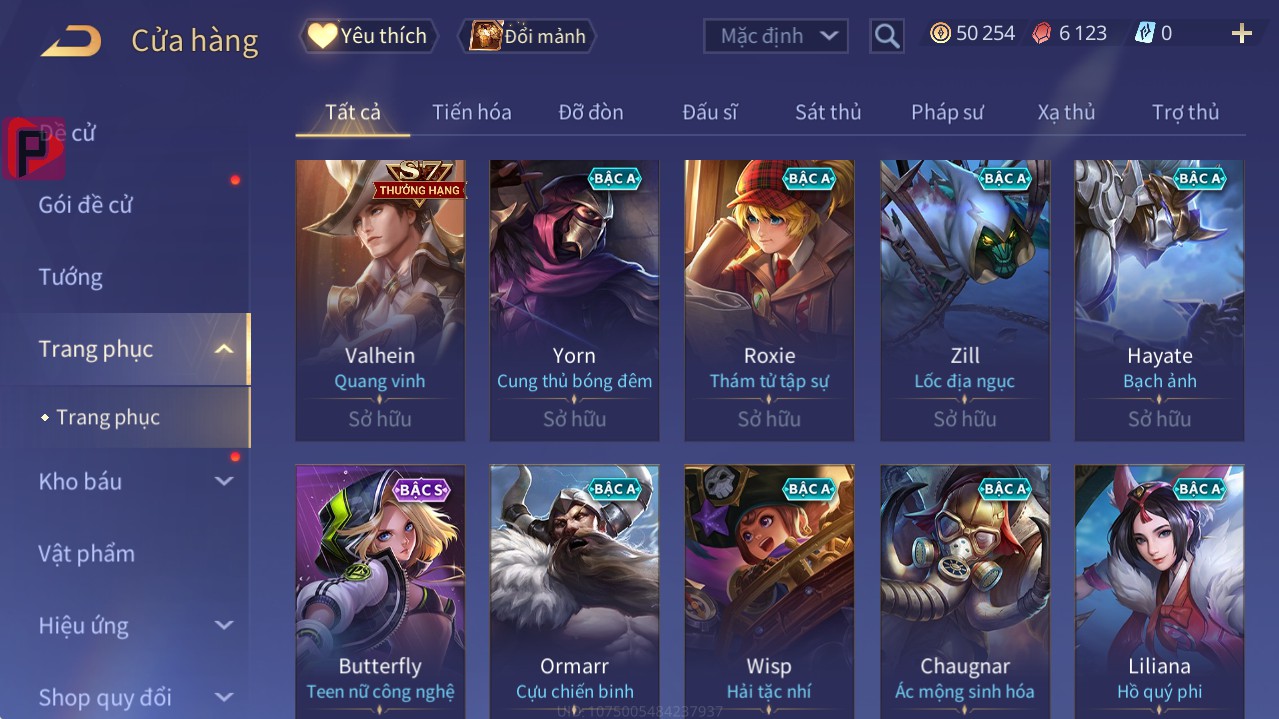Select the Pháp sư category tab

(x=947, y=112)
